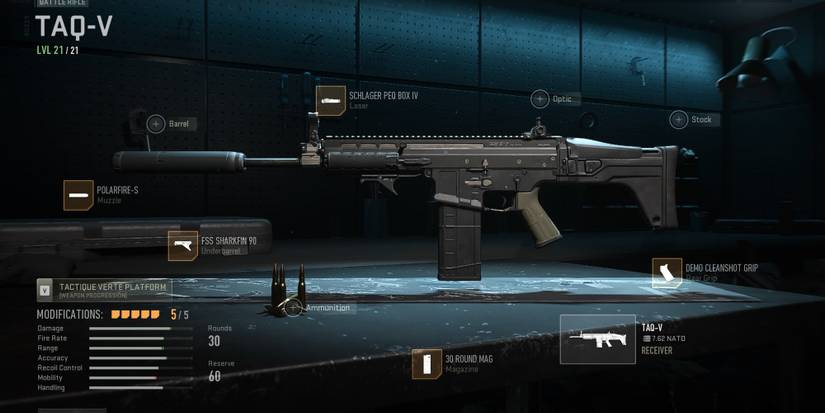Screen dimensions: 825x413
Task: Open the FSS Sharkfin 90 underbarrel slot
Action: tap(183, 246)
